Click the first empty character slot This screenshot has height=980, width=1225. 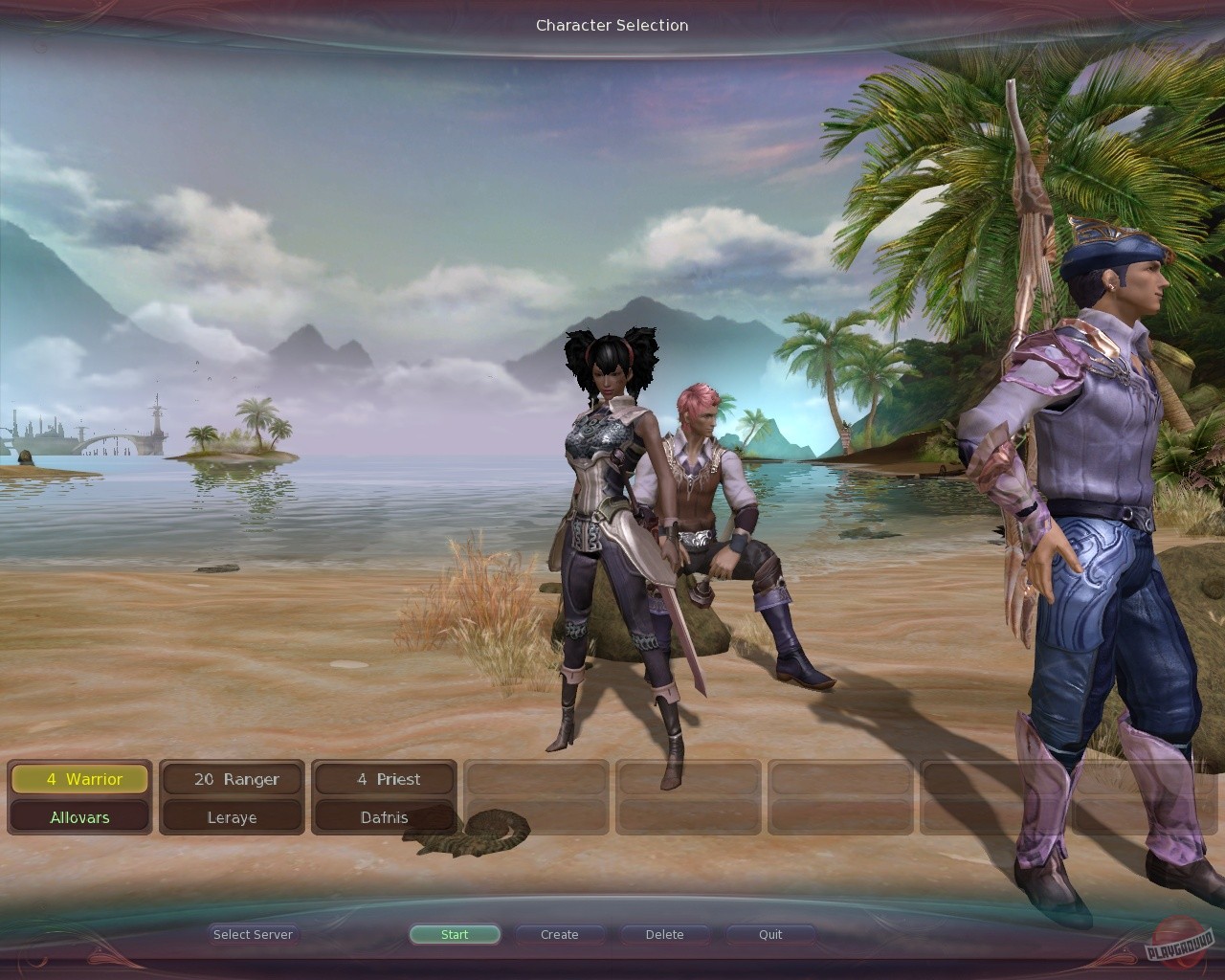(x=537, y=779)
